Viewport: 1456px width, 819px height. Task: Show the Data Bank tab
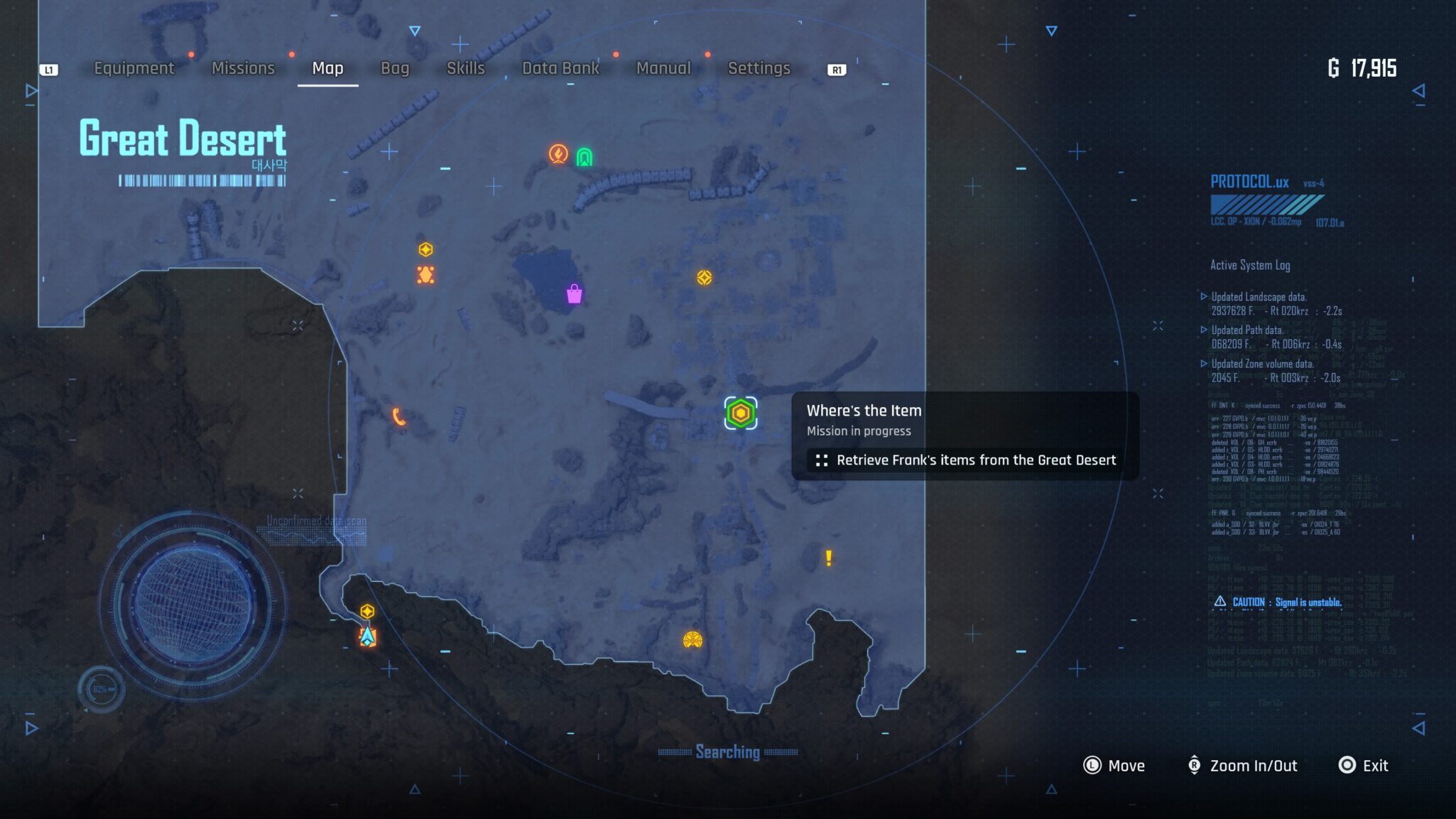click(x=560, y=68)
